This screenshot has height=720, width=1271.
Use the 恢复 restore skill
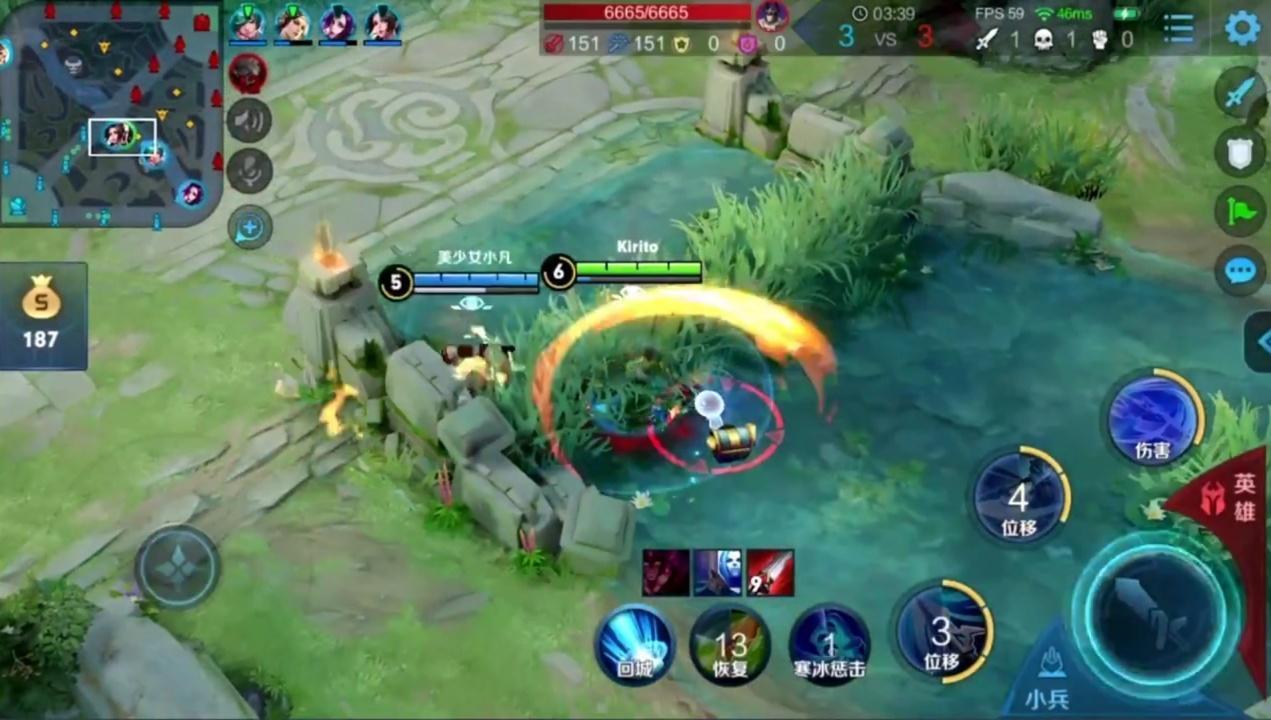pos(730,645)
